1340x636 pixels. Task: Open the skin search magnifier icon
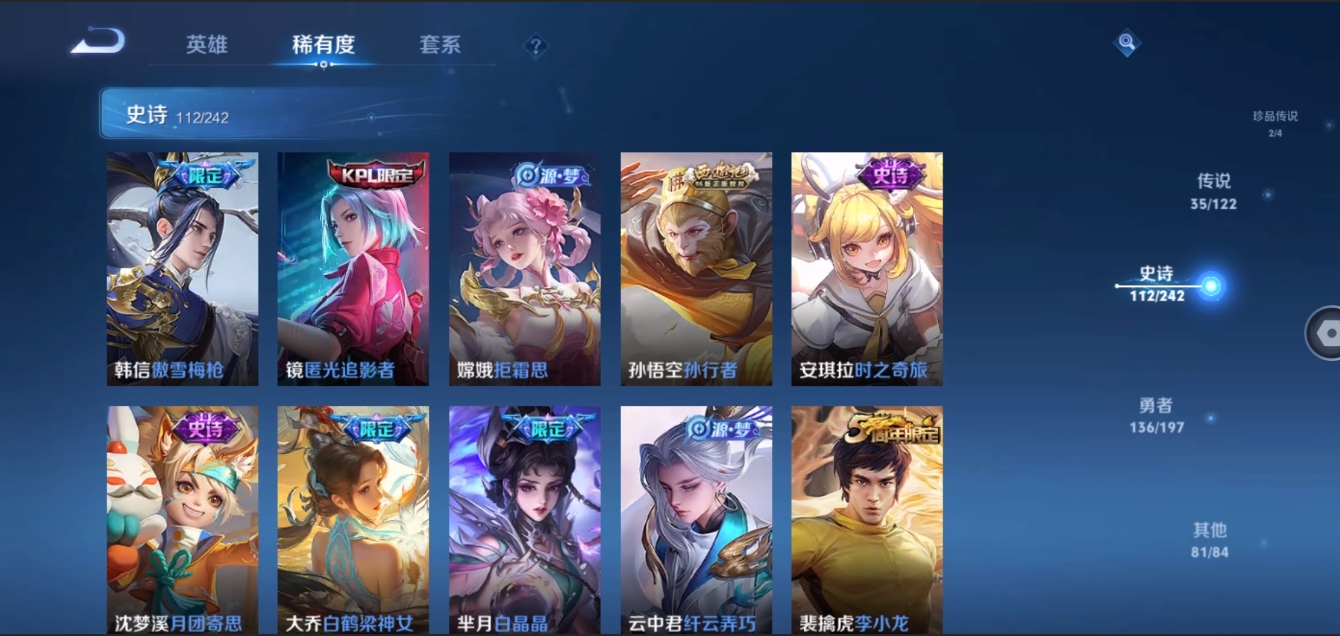click(1127, 43)
